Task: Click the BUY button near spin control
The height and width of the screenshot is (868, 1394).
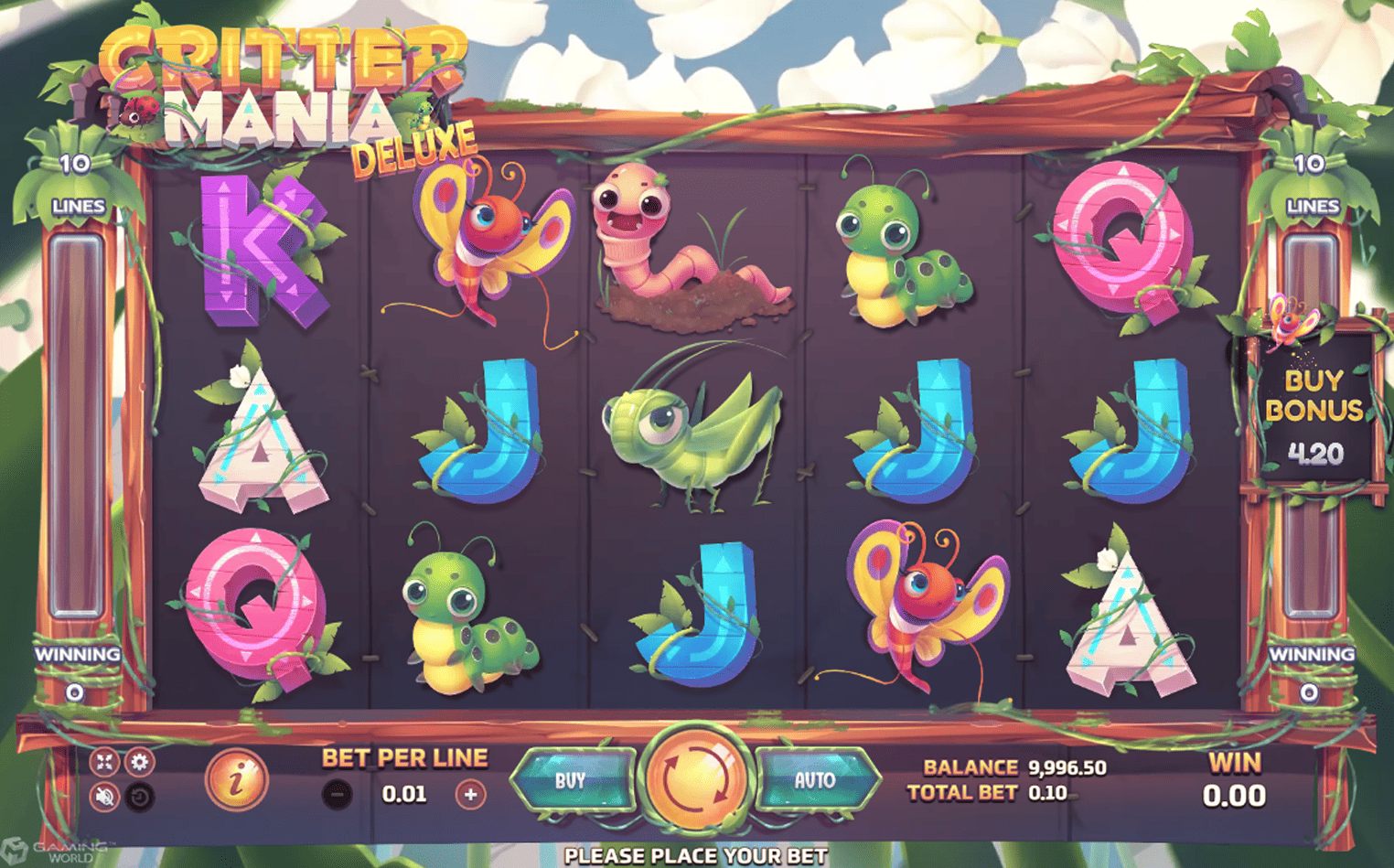Action: tap(572, 779)
